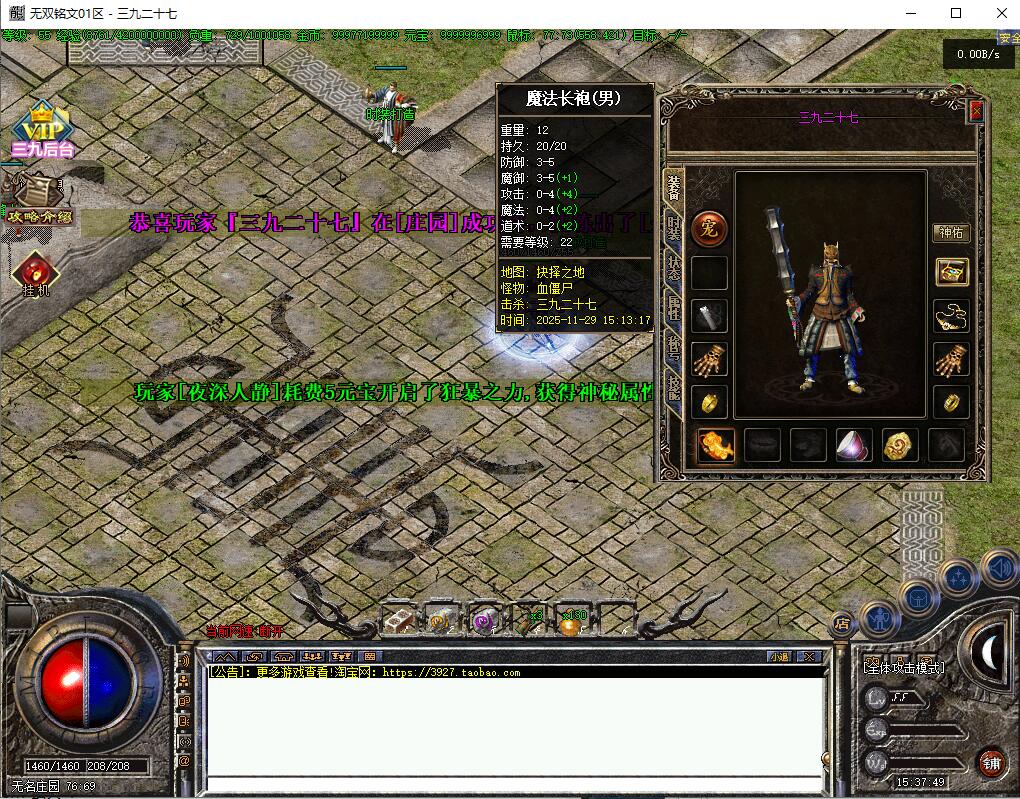Switch to the 时装 fashion tab
The image size is (1020, 799).
coord(674,228)
